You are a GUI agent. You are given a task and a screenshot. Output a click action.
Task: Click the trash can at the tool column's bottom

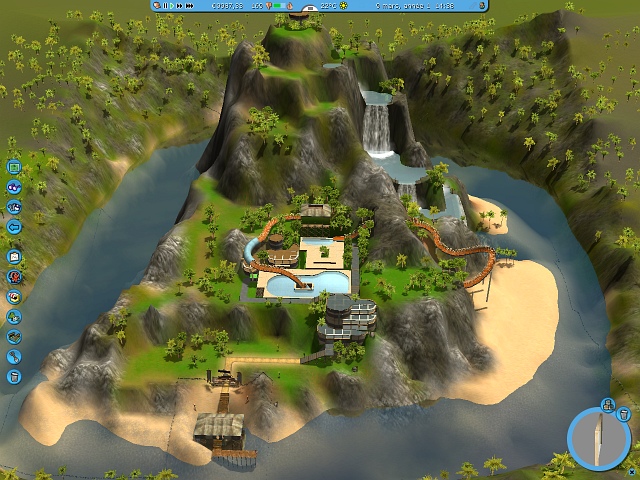(15, 376)
